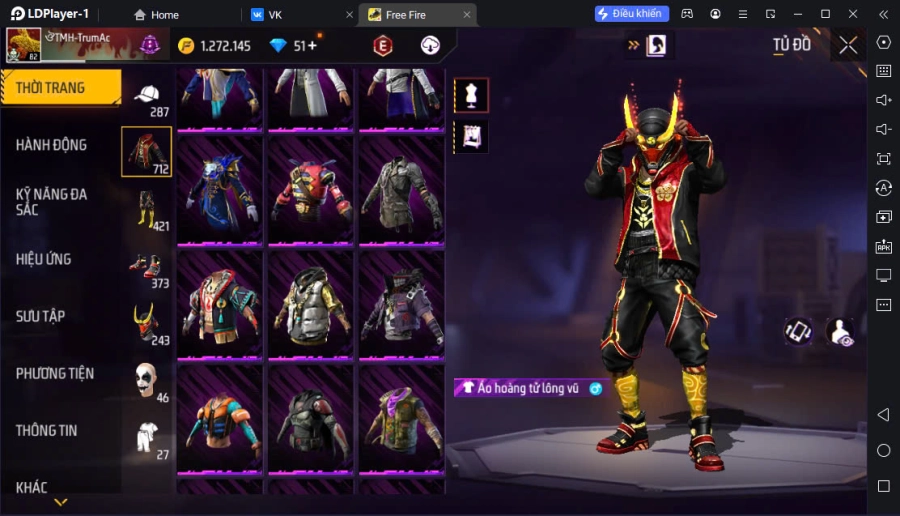900x516 pixels.
Task: Choose the green vest with purple scarf
Action: 401,418
